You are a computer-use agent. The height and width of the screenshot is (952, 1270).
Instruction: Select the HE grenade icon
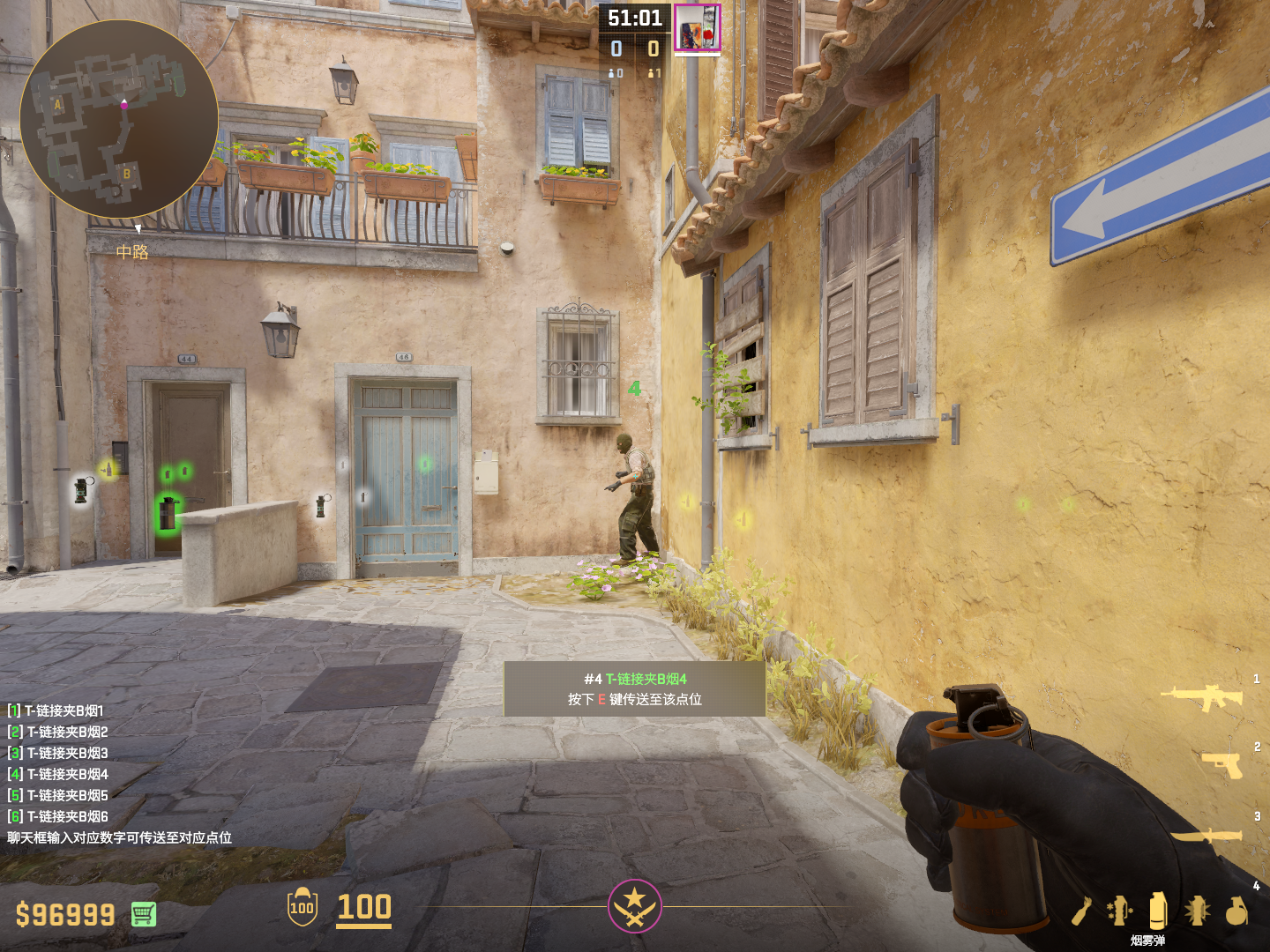pos(1236,911)
